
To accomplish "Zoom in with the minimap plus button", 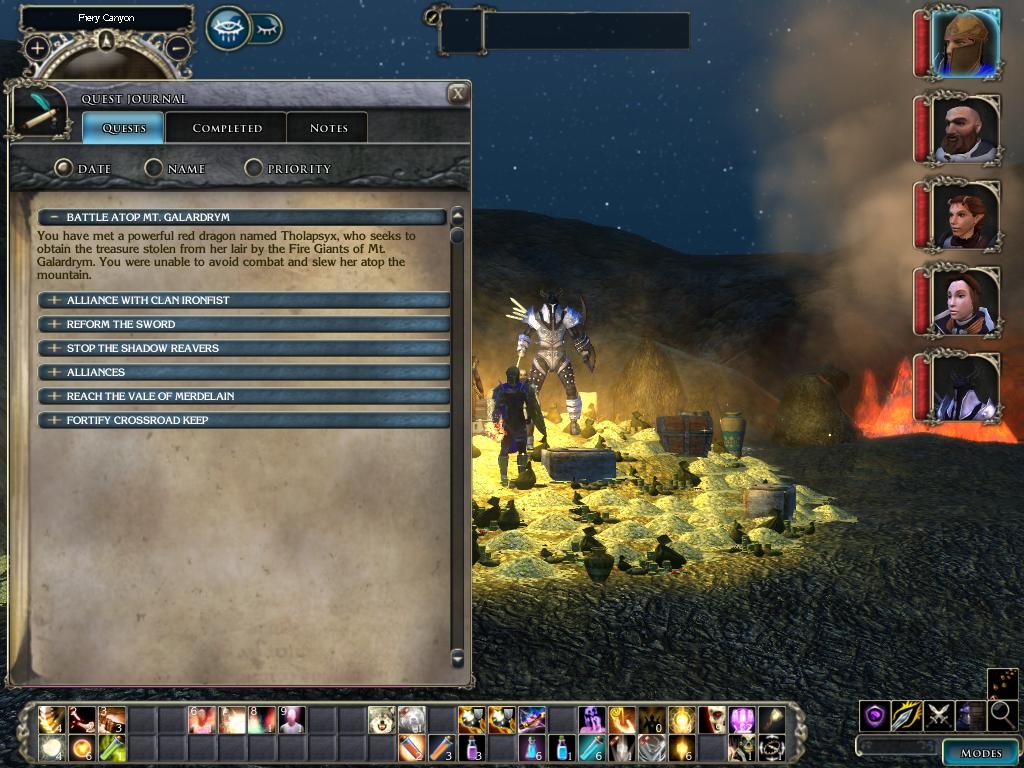I will pos(37,47).
